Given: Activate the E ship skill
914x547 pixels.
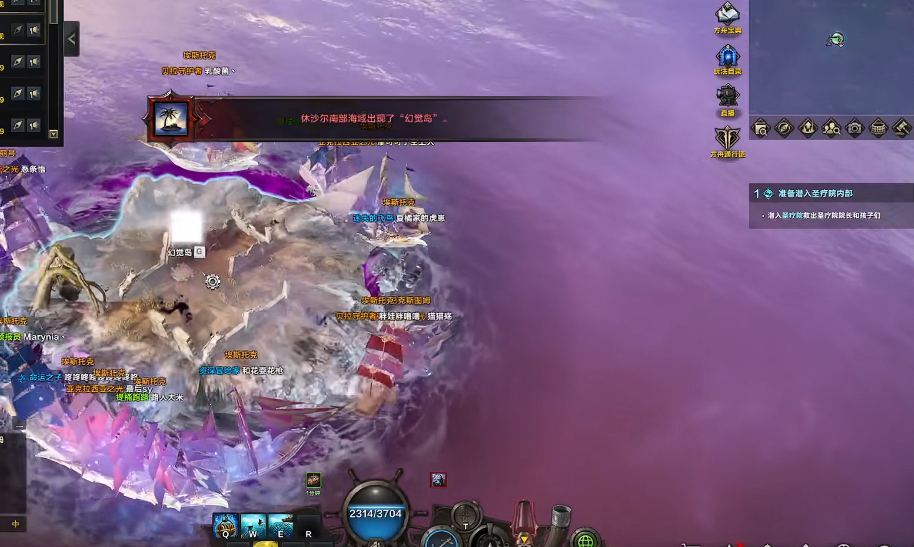Looking at the screenshot, I should click(281, 525).
